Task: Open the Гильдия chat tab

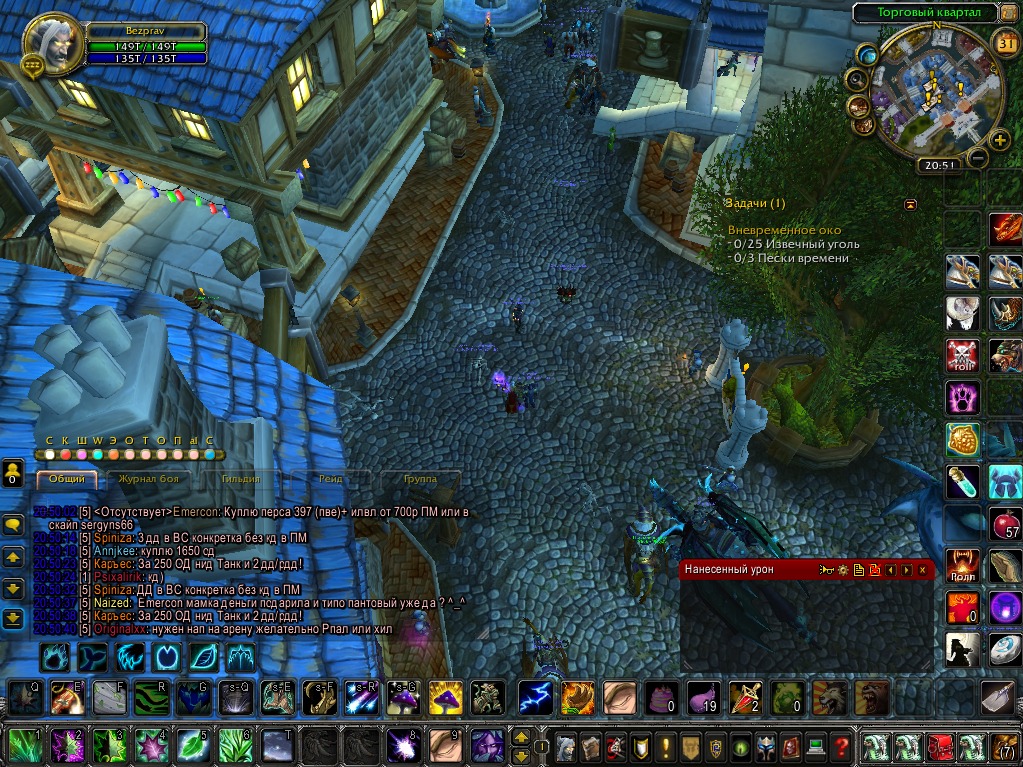Action: tap(240, 479)
